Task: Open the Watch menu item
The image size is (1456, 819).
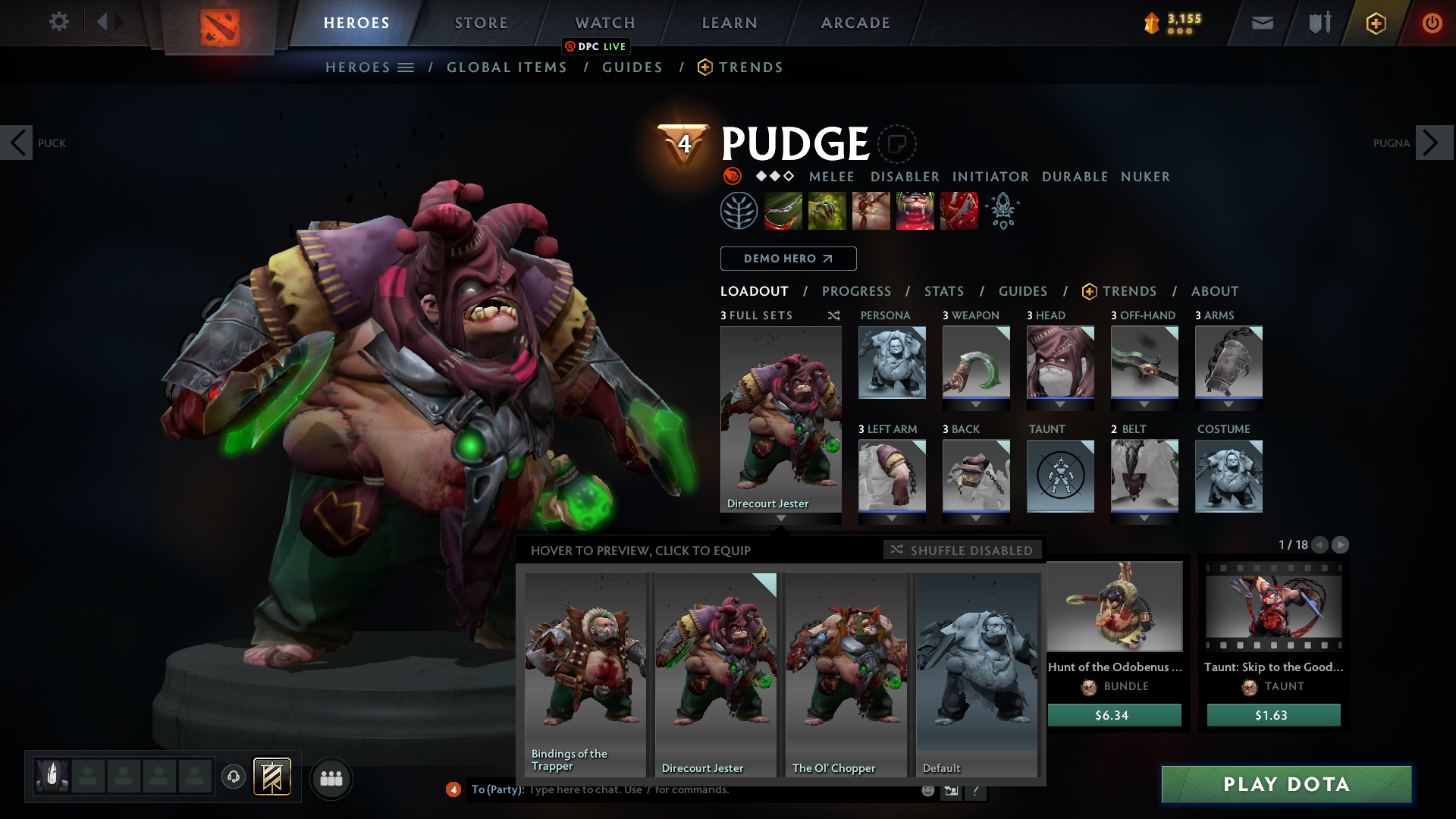Action: [604, 23]
